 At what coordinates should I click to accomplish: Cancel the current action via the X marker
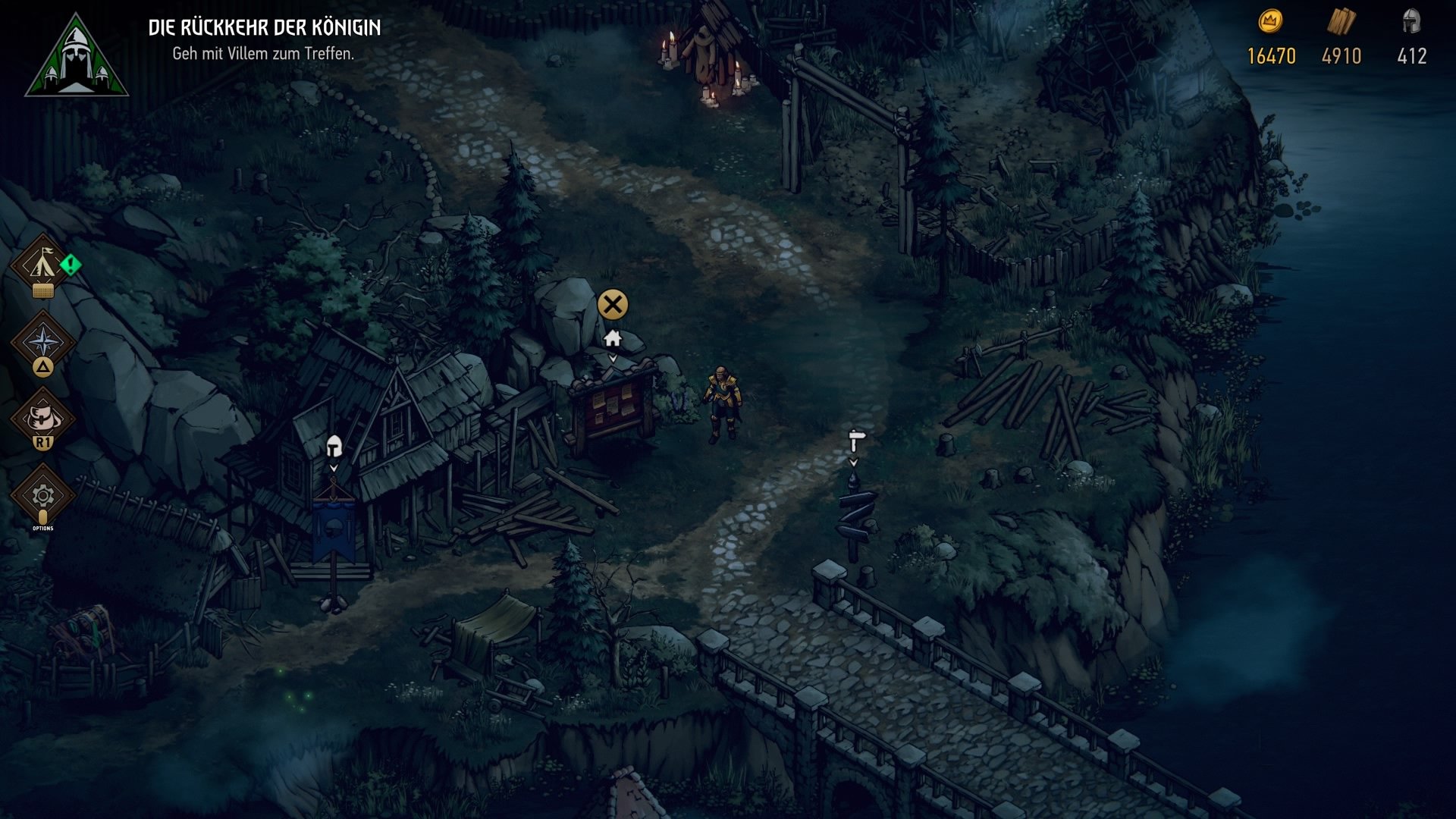(x=613, y=305)
